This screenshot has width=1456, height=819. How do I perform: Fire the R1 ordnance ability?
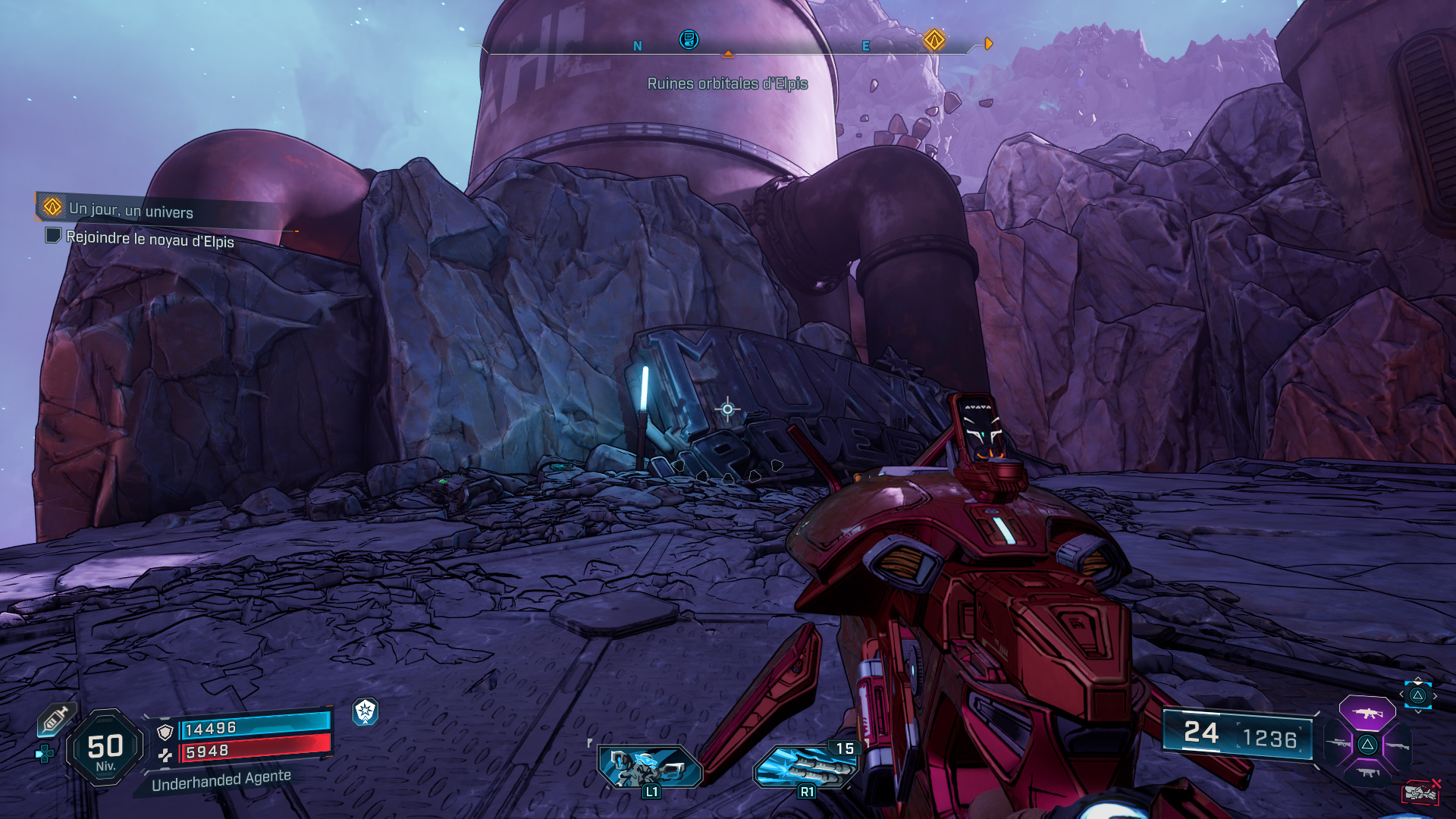click(x=805, y=766)
